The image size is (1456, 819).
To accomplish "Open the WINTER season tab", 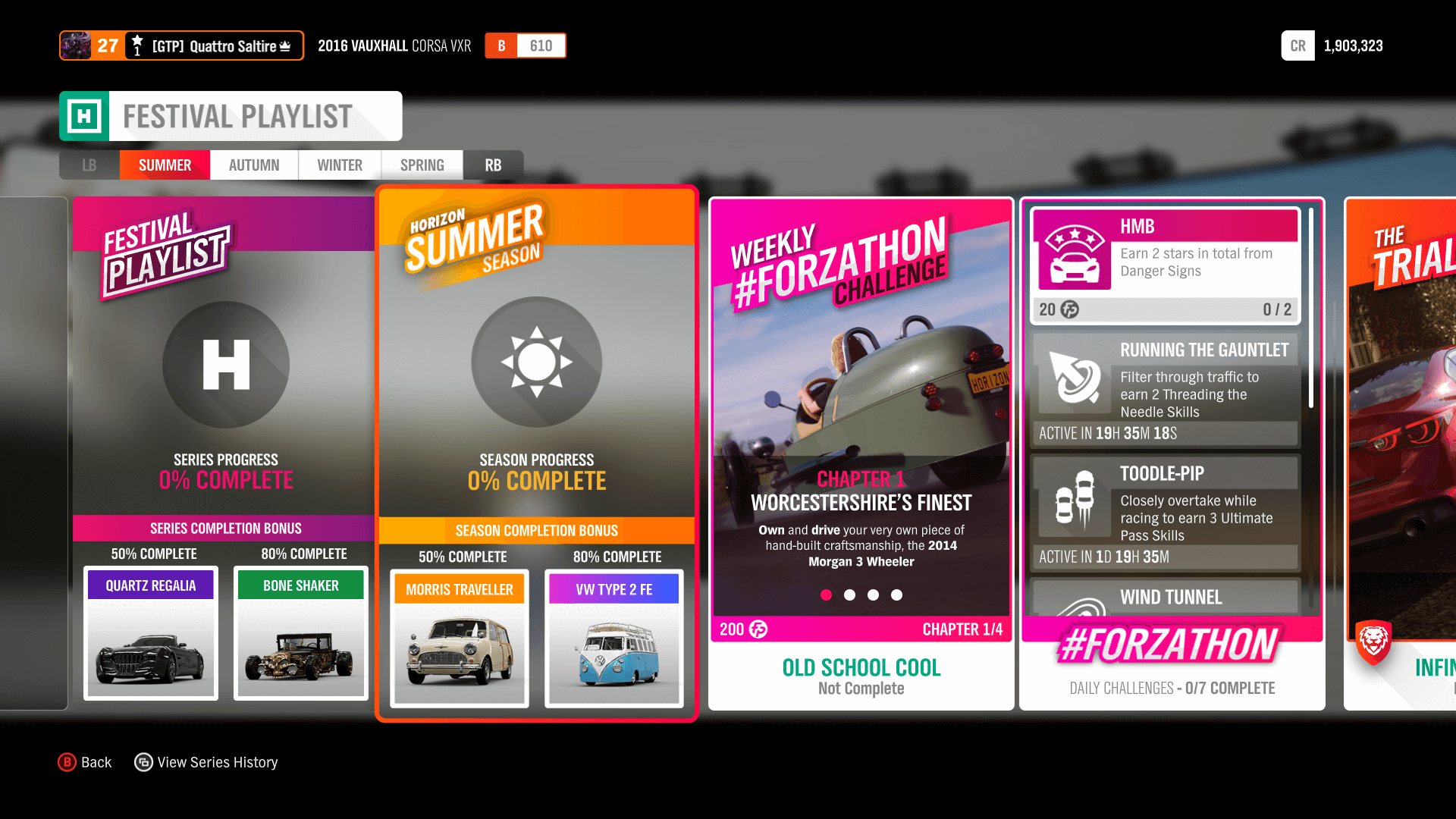I will tap(339, 165).
